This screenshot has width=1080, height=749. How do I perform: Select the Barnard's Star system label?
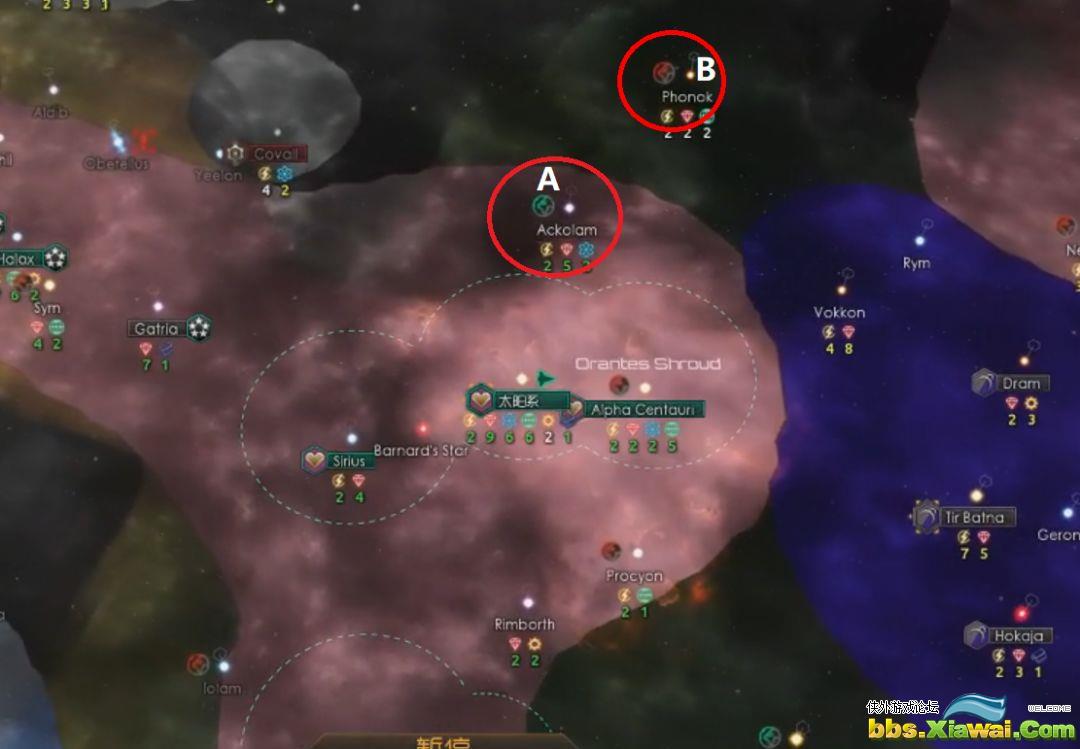tap(421, 451)
